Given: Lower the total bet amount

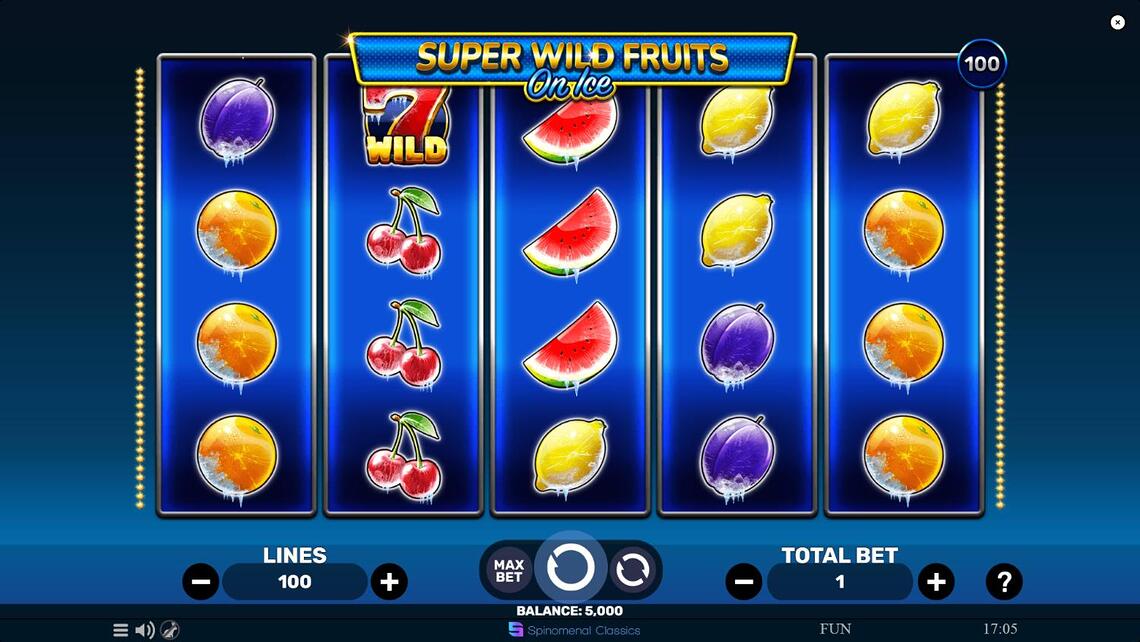Looking at the screenshot, I should tap(743, 581).
